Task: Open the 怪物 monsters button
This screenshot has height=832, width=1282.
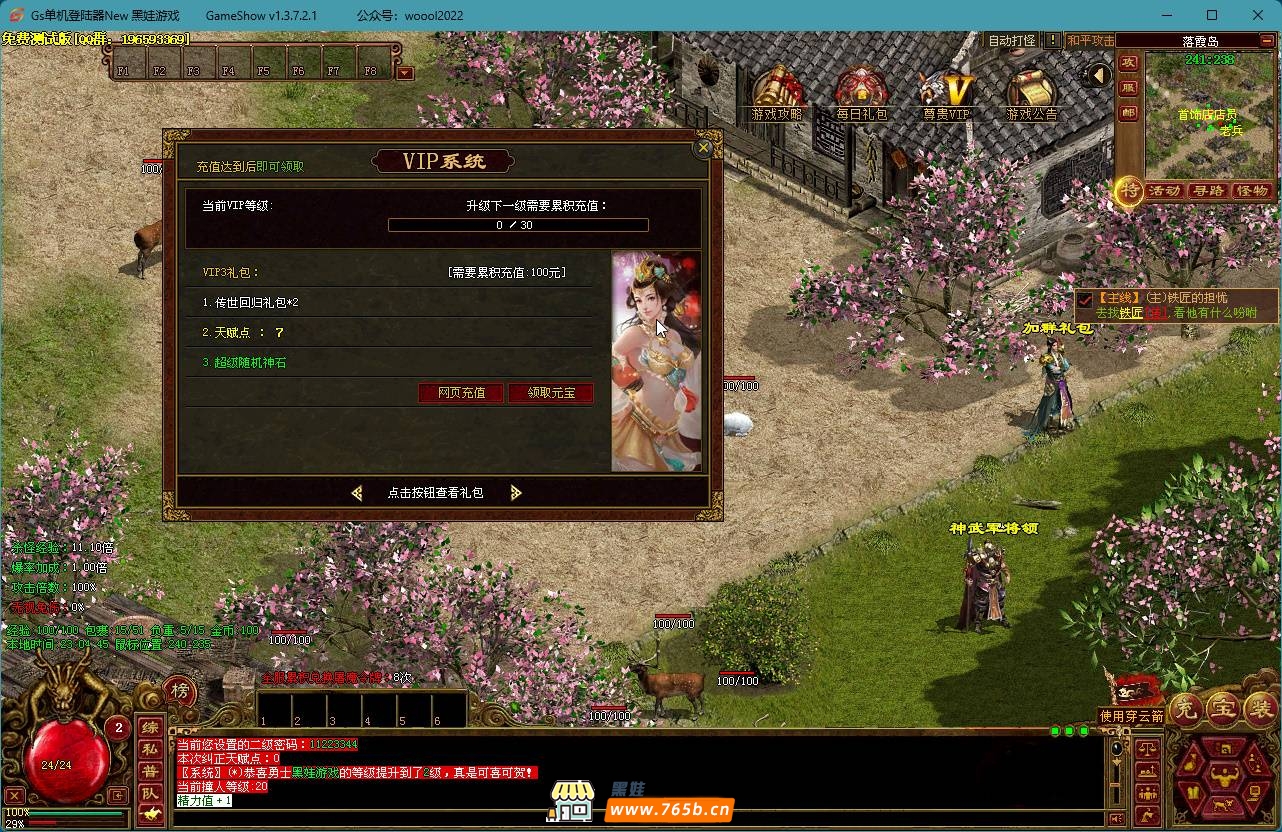Action: pos(1252,190)
